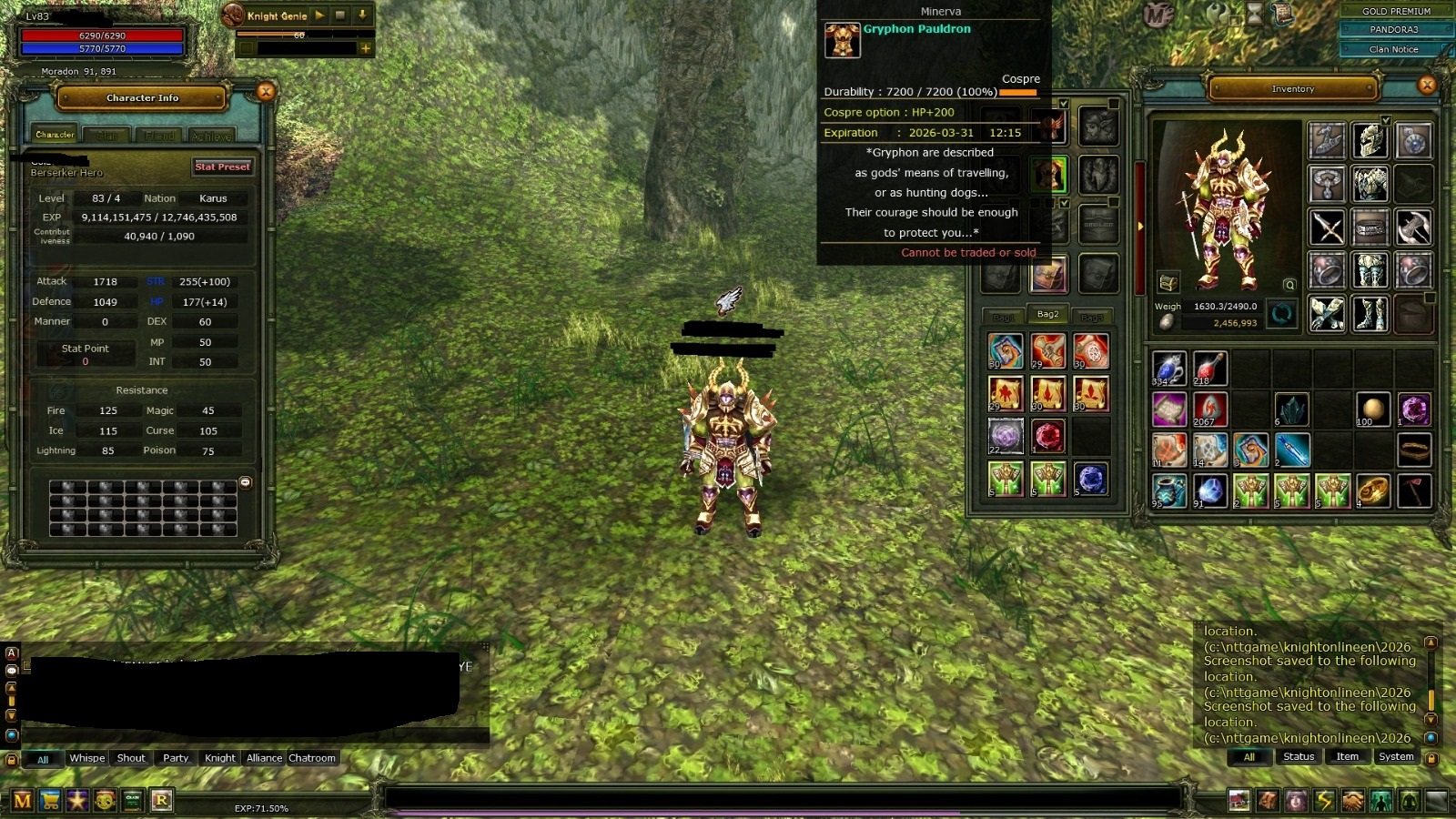The height and width of the screenshot is (819, 1456).
Task: Show the Item log tab
Action: click(x=1347, y=757)
